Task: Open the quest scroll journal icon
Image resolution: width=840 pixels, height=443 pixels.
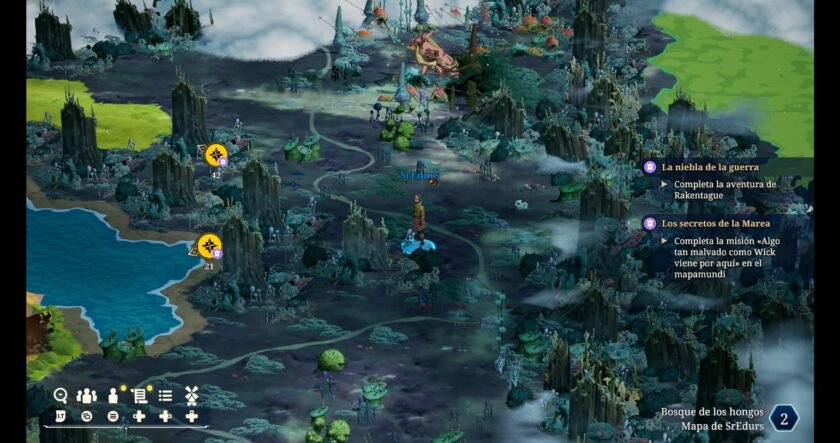Action: coord(139,395)
